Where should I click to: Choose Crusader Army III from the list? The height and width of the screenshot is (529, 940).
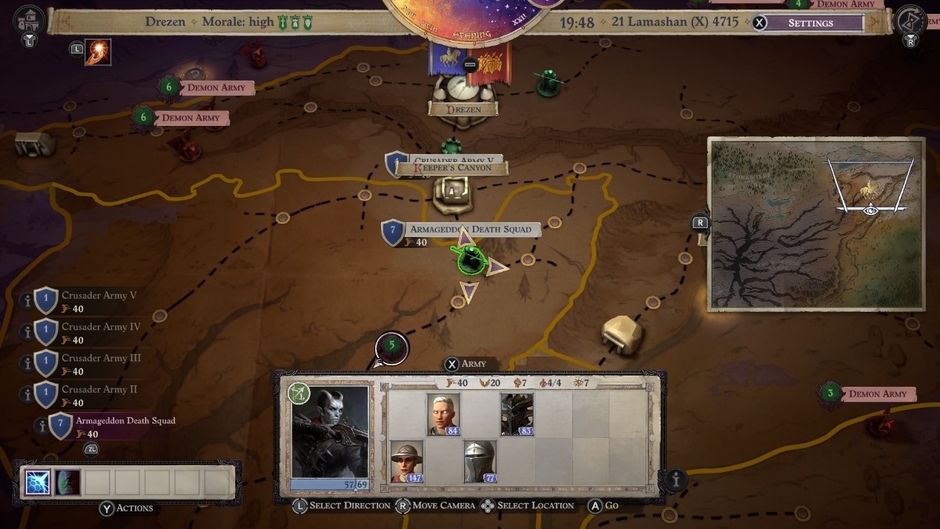[x=101, y=358]
